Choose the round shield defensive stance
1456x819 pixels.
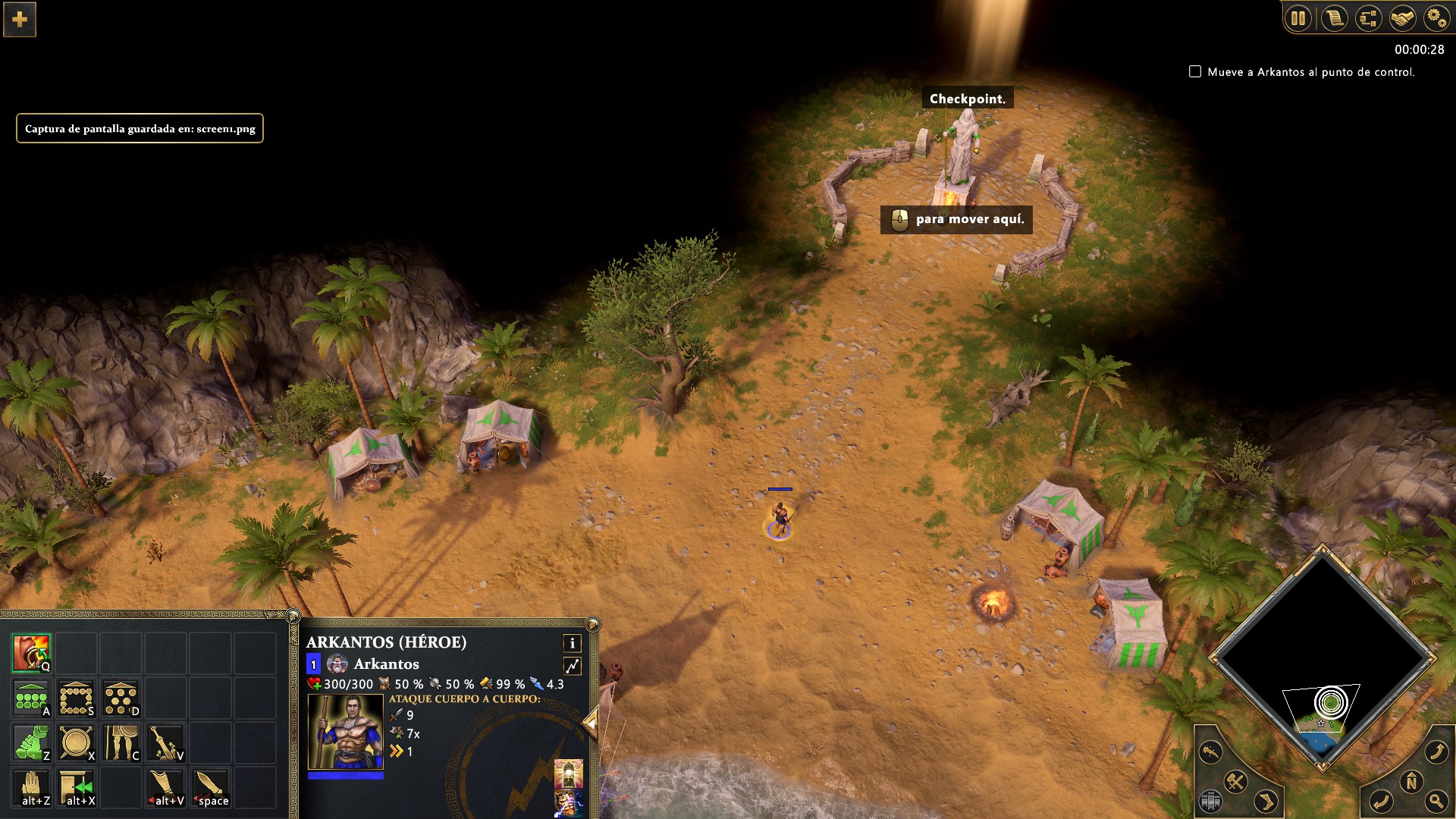pos(77,743)
